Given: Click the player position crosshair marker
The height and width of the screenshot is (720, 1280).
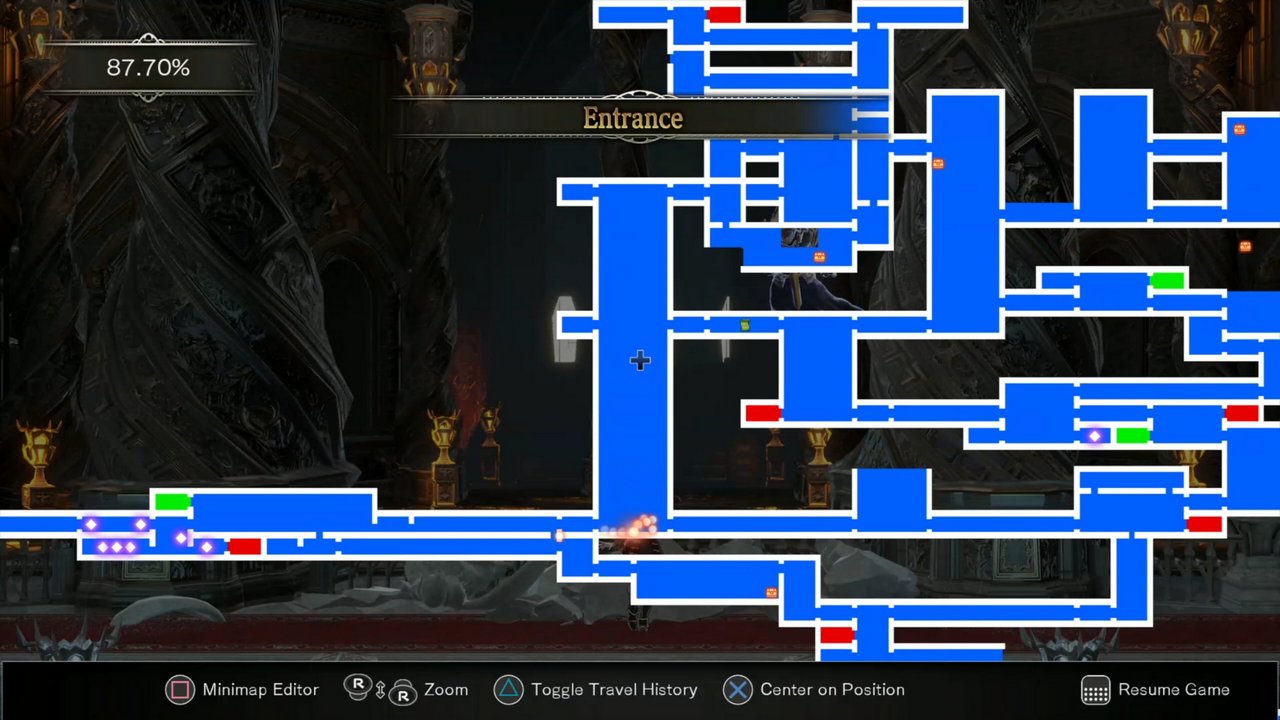Looking at the screenshot, I should point(639,361).
